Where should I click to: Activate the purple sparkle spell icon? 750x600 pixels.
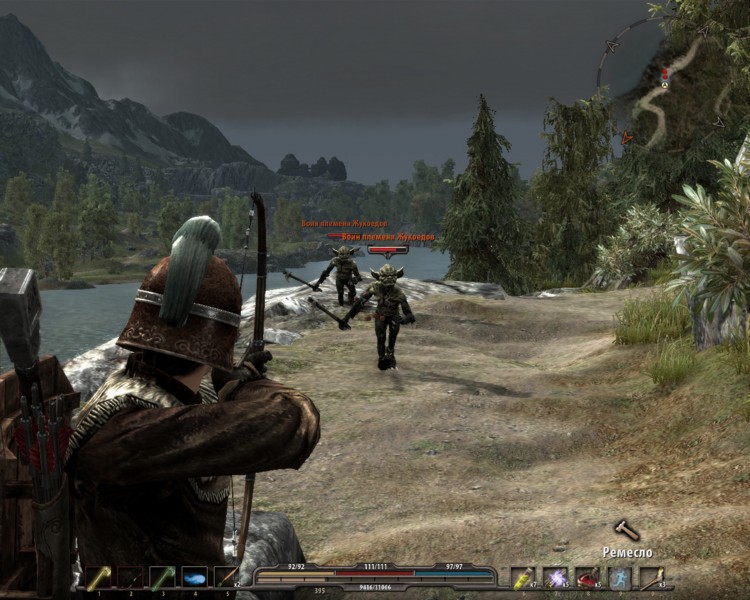click(555, 577)
